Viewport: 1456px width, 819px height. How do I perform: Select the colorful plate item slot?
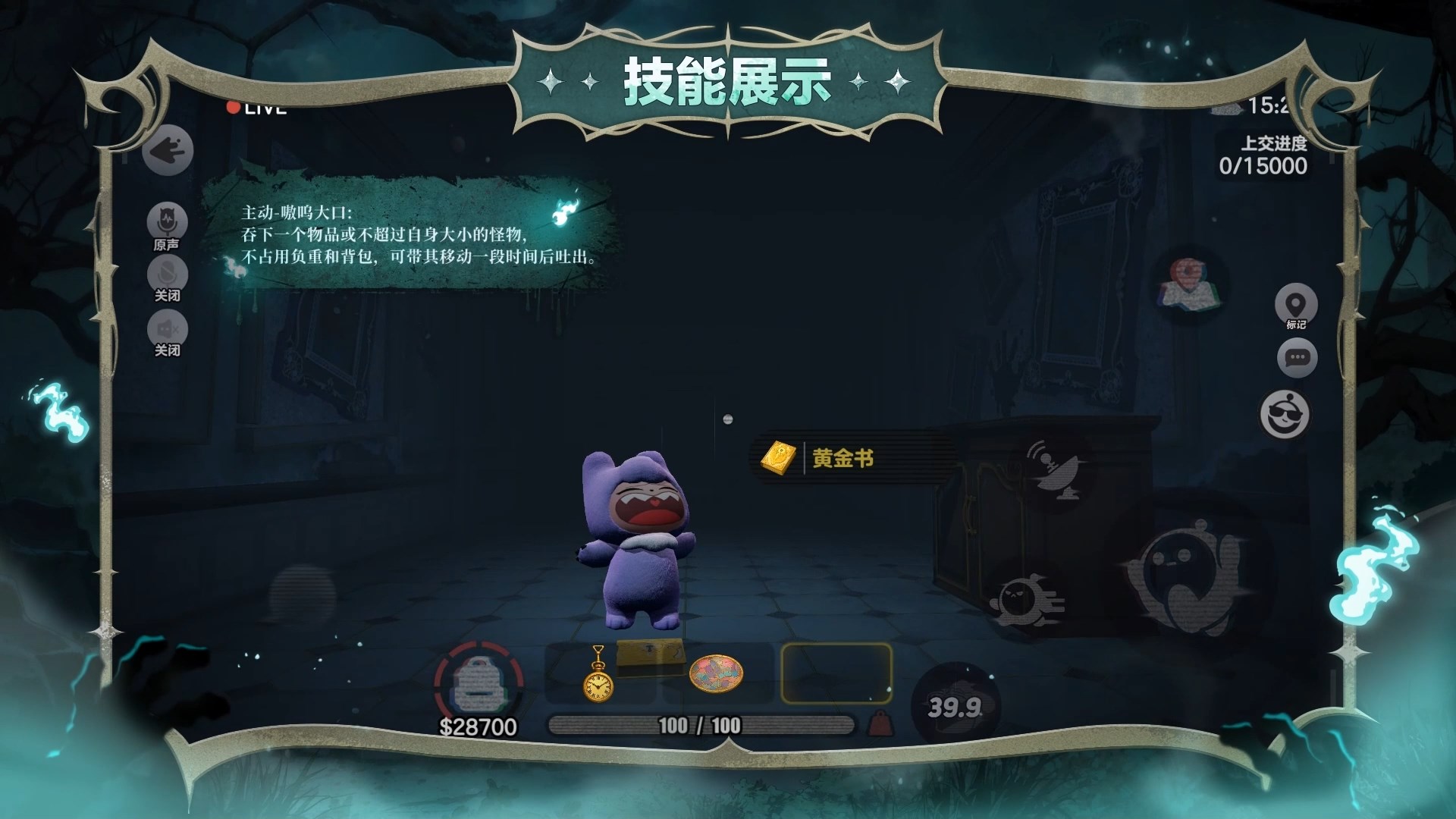(x=715, y=673)
